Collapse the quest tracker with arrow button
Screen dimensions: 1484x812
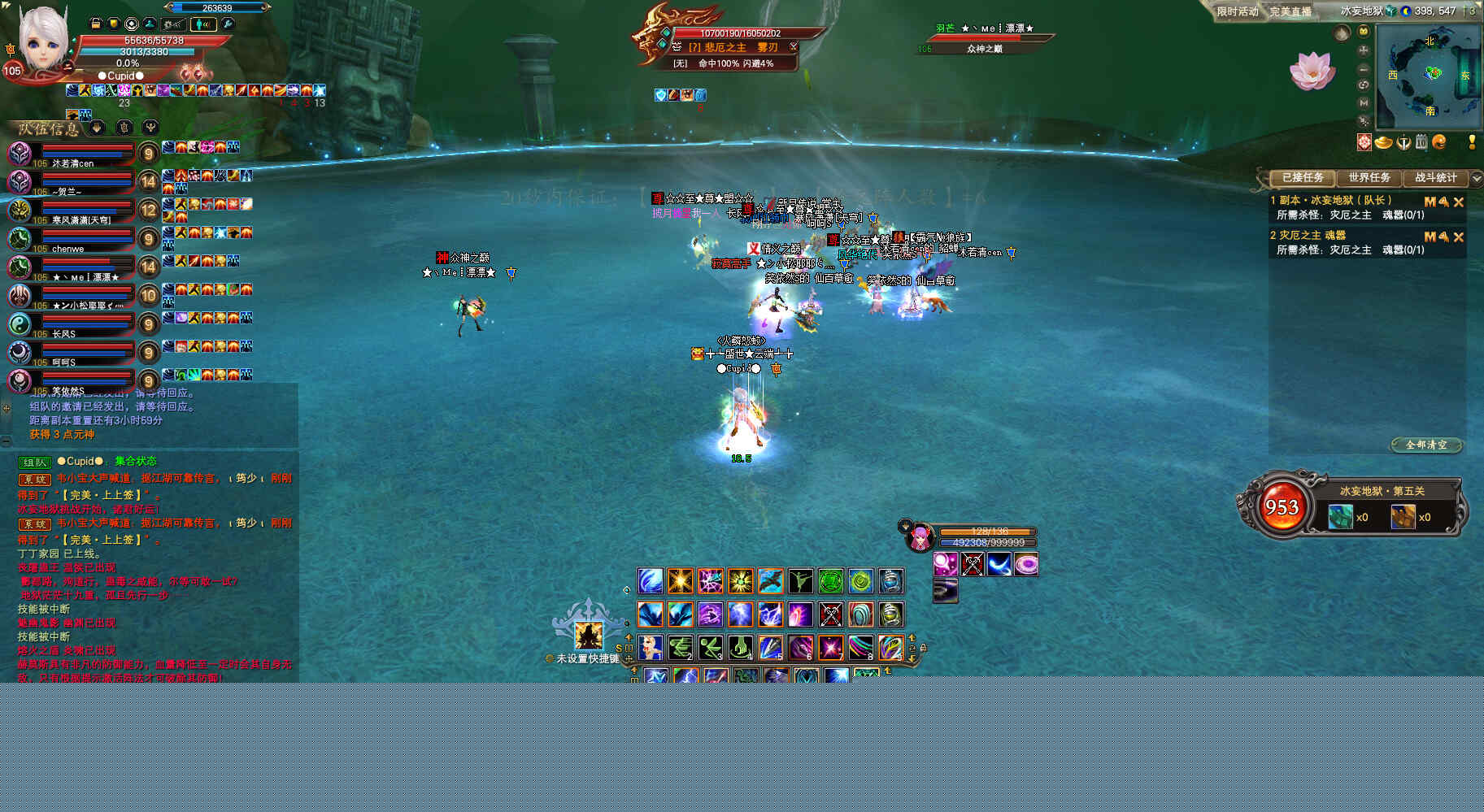coord(1476,178)
